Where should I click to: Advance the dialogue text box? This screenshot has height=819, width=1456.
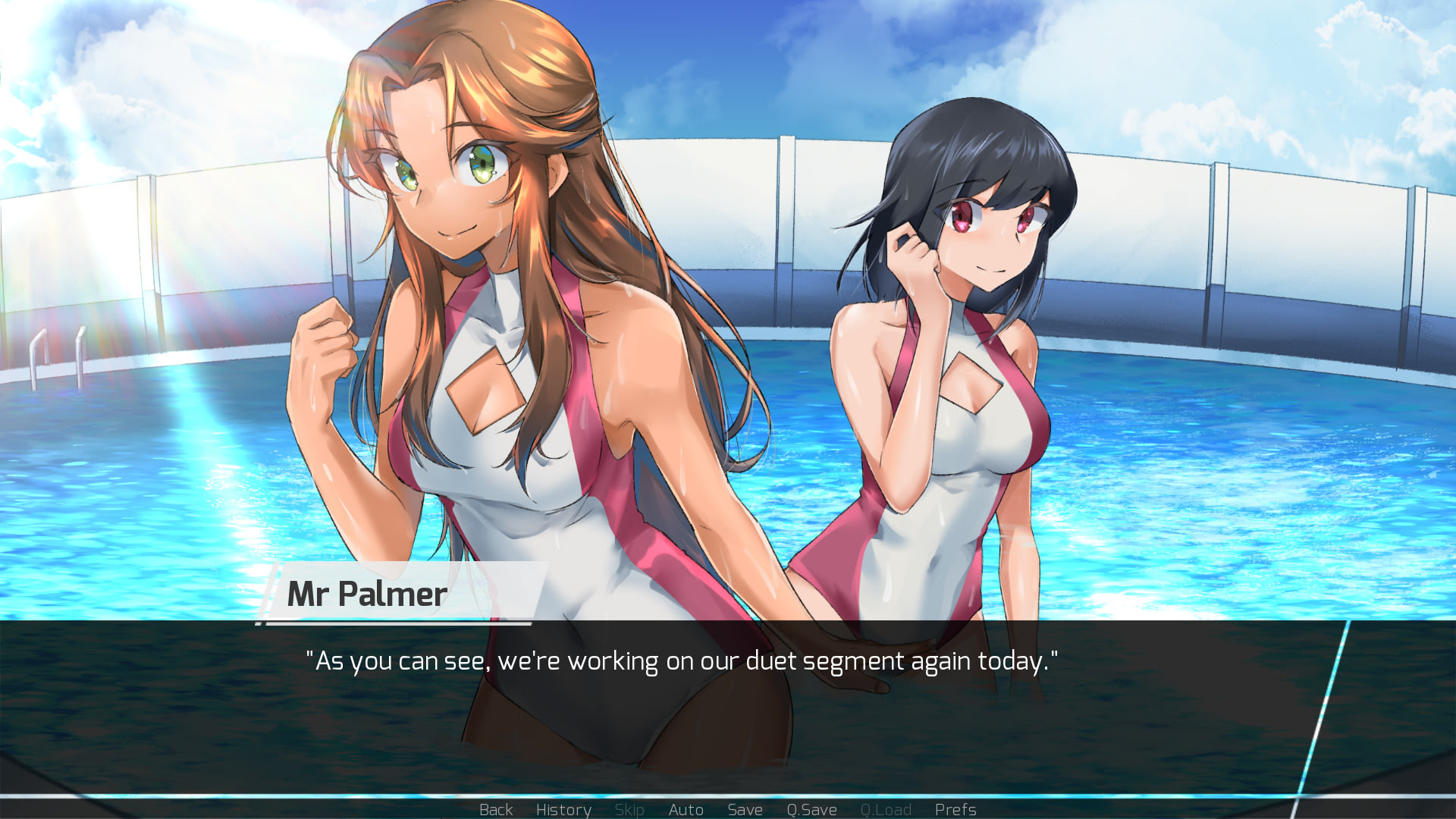681,705
